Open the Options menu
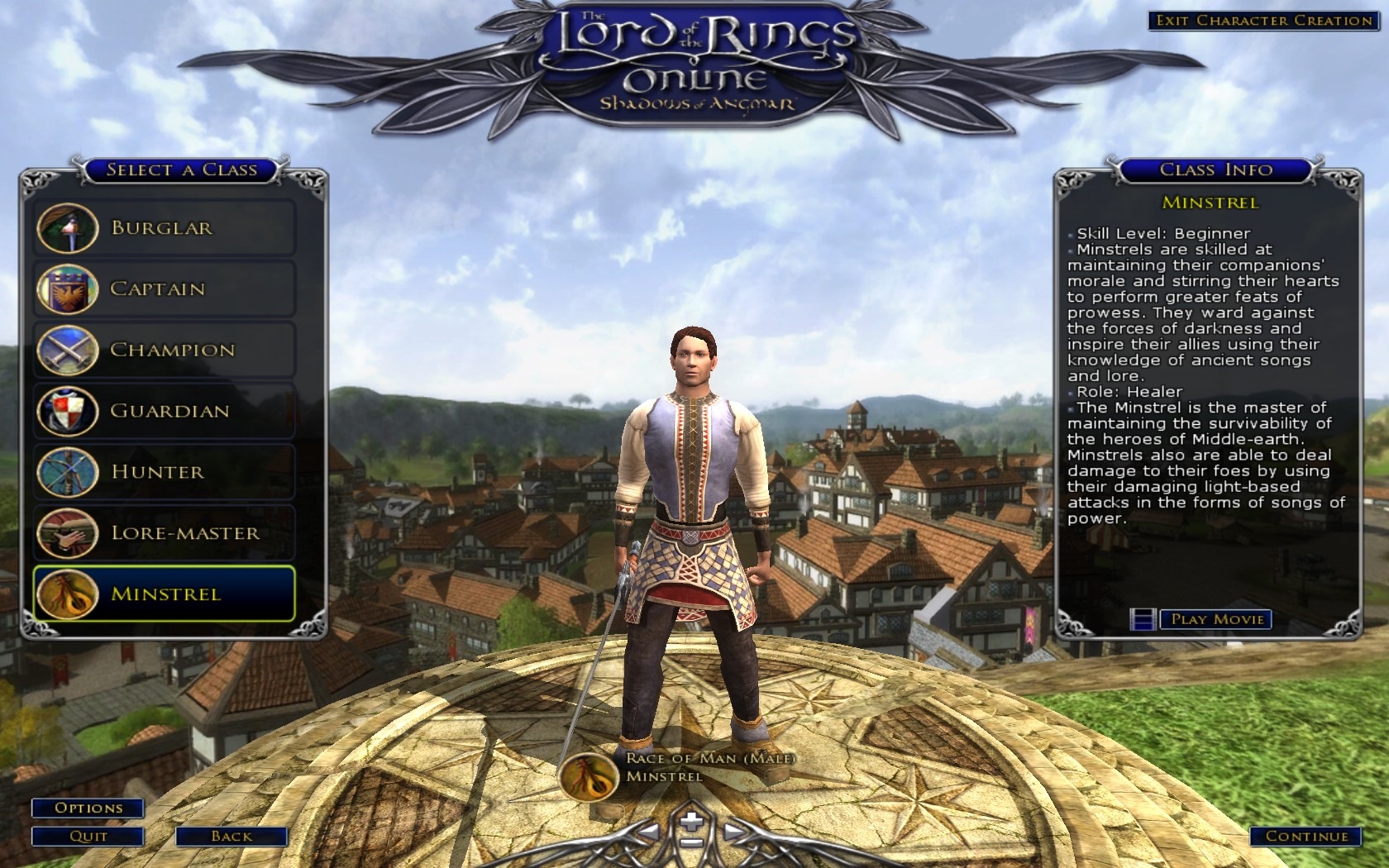The width and height of the screenshot is (1389, 868). [x=88, y=808]
